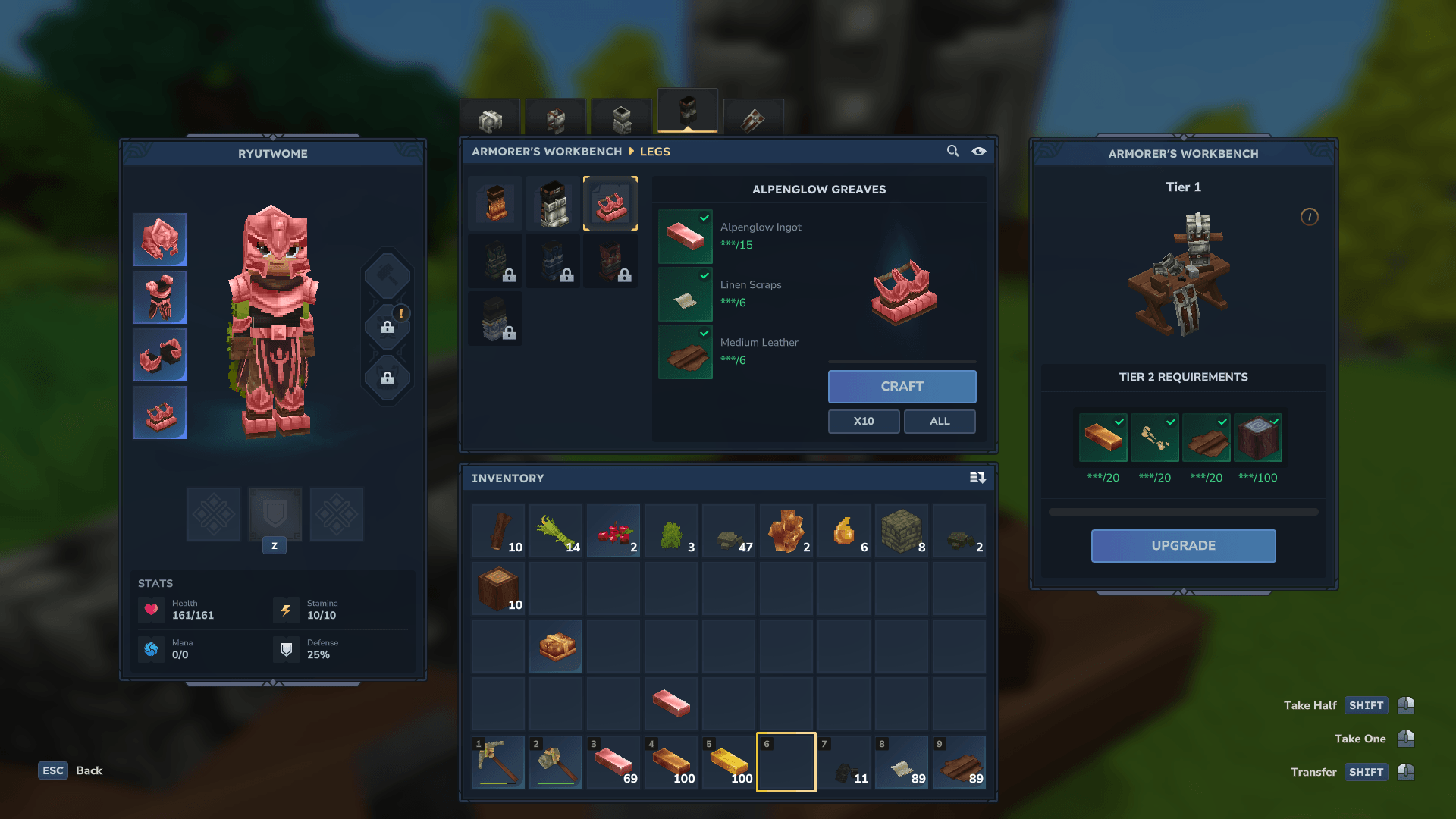Select the equipped gauntlets slot
This screenshot has width=1456, height=819.
coord(160,355)
